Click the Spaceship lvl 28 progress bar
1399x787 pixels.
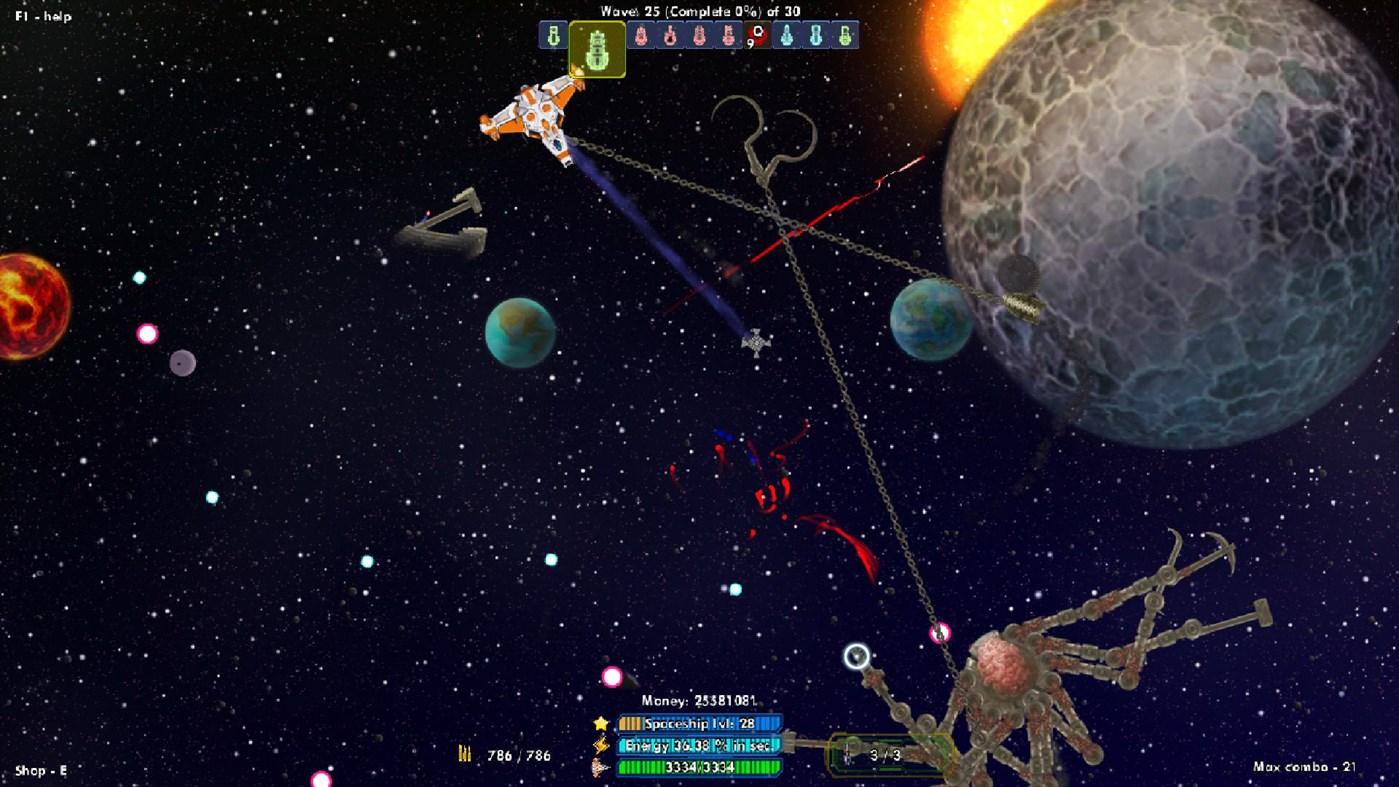pyautogui.click(x=698, y=722)
